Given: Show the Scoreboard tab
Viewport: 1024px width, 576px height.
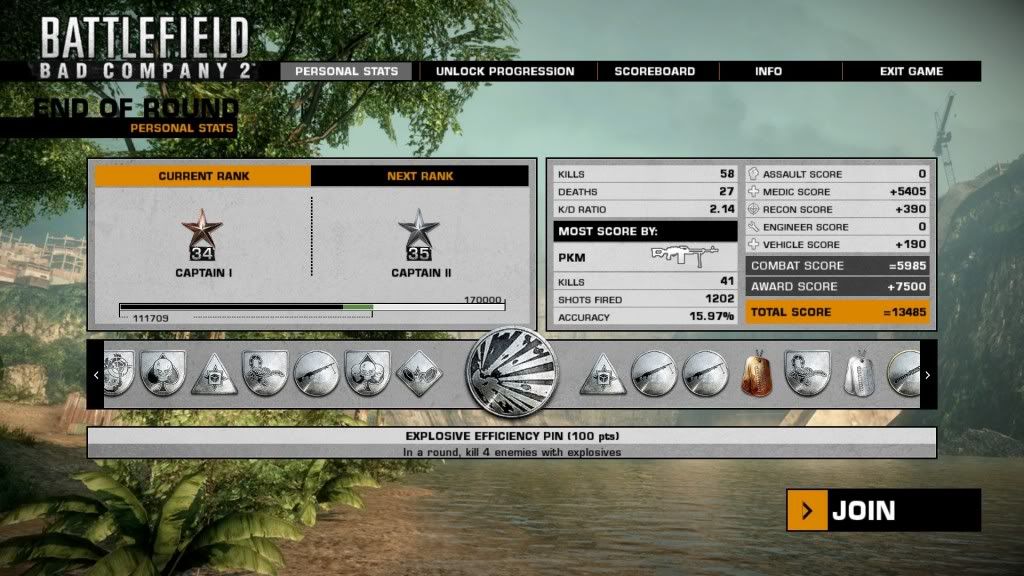Looking at the screenshot, I should [x=655, y=71].
